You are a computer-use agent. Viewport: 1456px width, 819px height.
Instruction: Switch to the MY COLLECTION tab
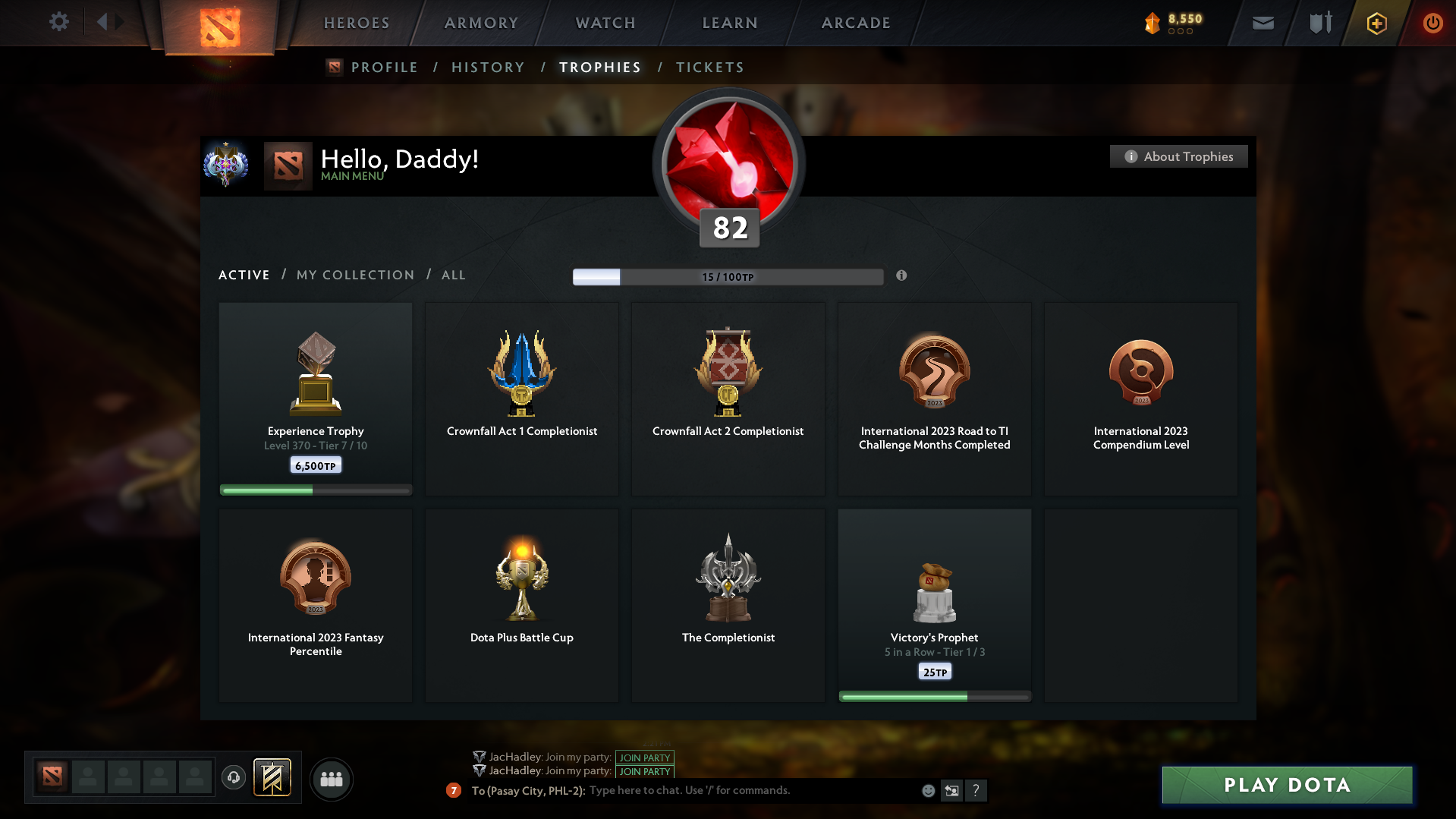pyautogui.click(x=354, y=275)
